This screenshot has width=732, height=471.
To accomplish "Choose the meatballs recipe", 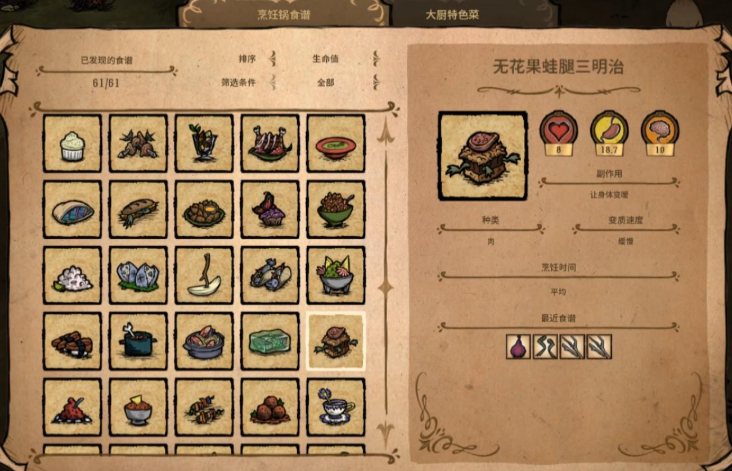I will coord(270,407).
